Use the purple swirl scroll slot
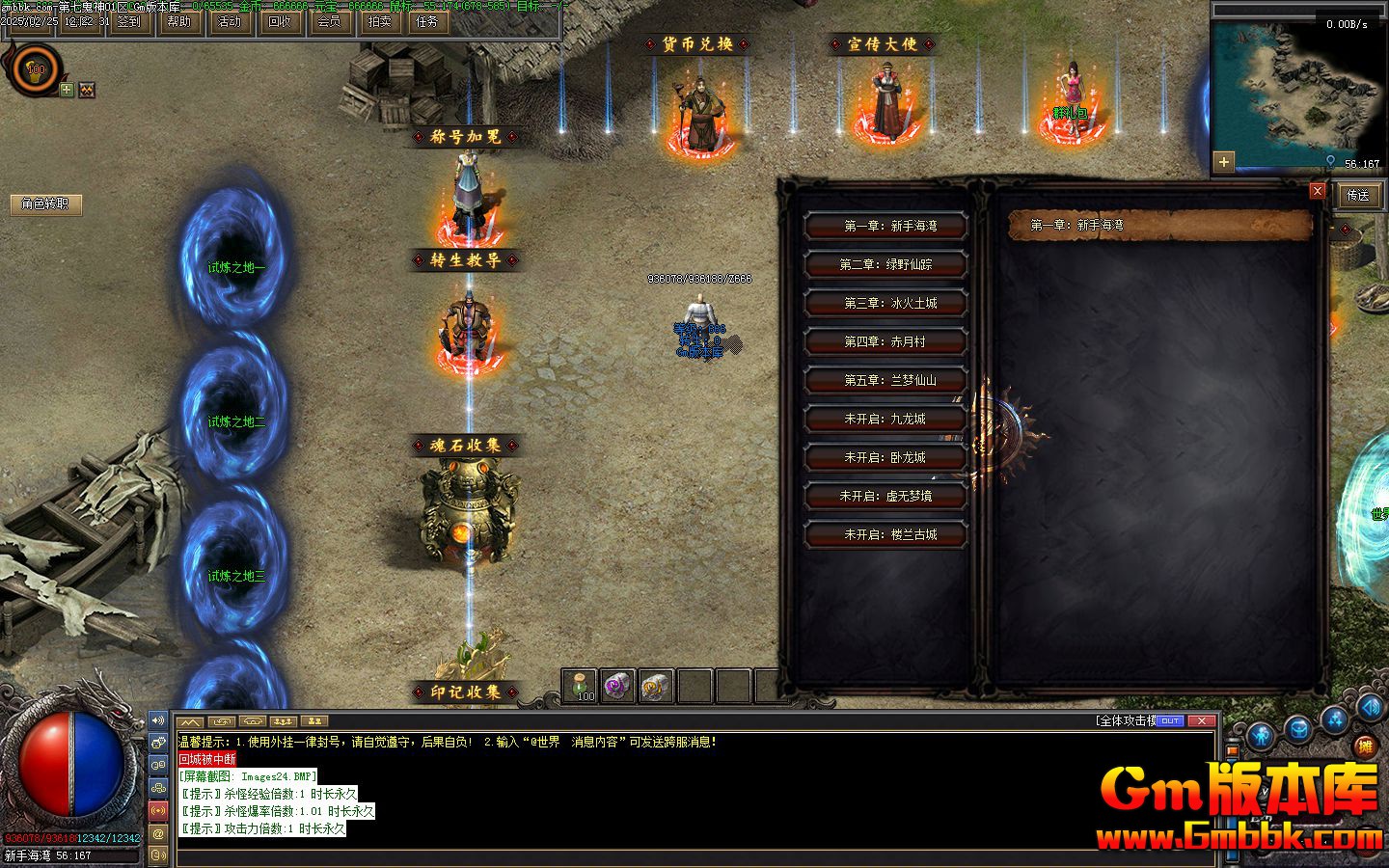 click(x=617, y=686)
